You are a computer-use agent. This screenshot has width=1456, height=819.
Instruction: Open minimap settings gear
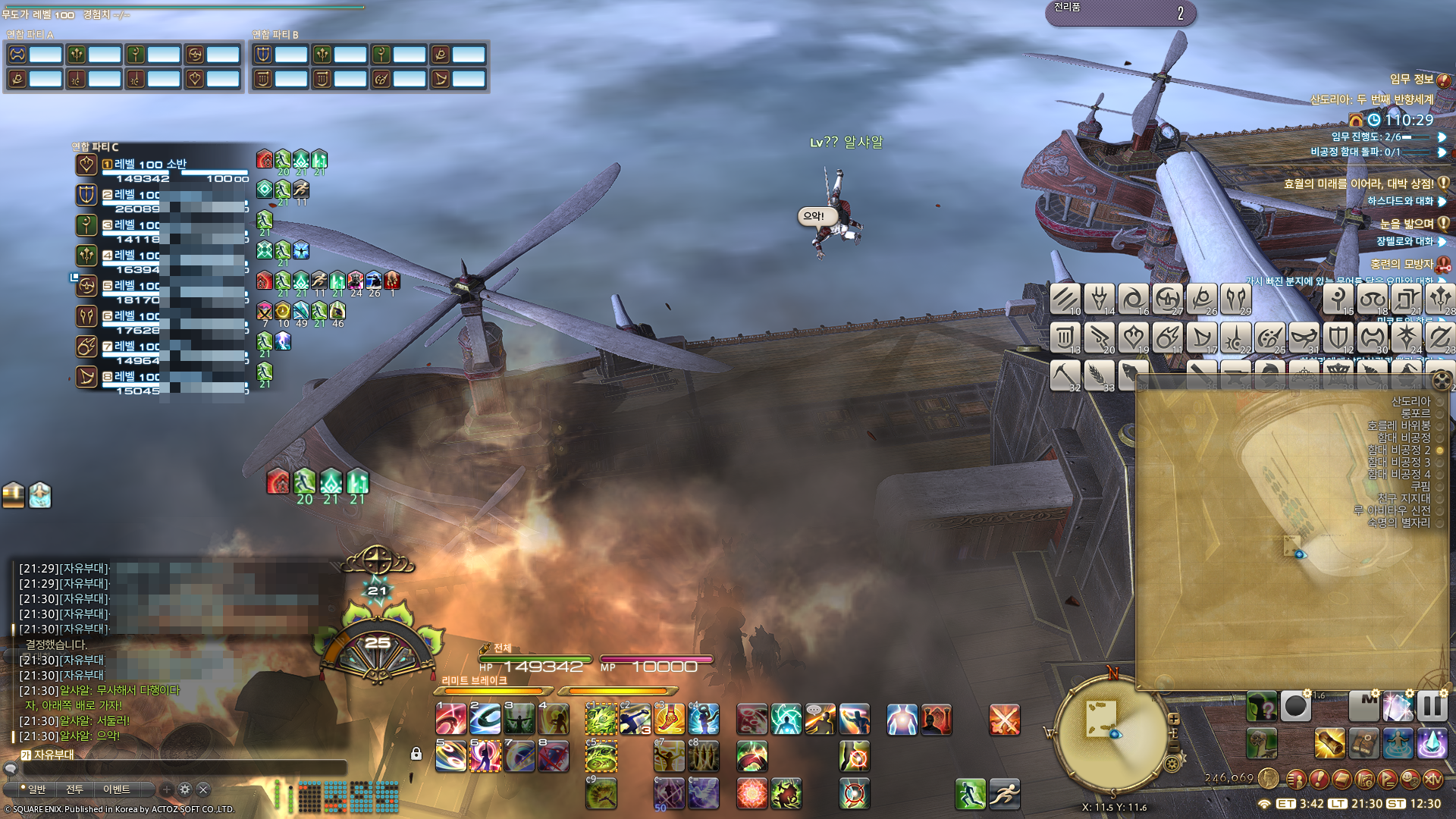1173,763
